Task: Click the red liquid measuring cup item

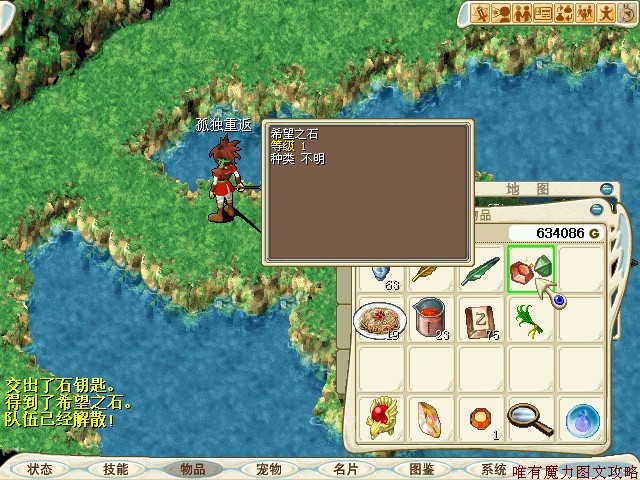Action: click(x=430, y=319)
